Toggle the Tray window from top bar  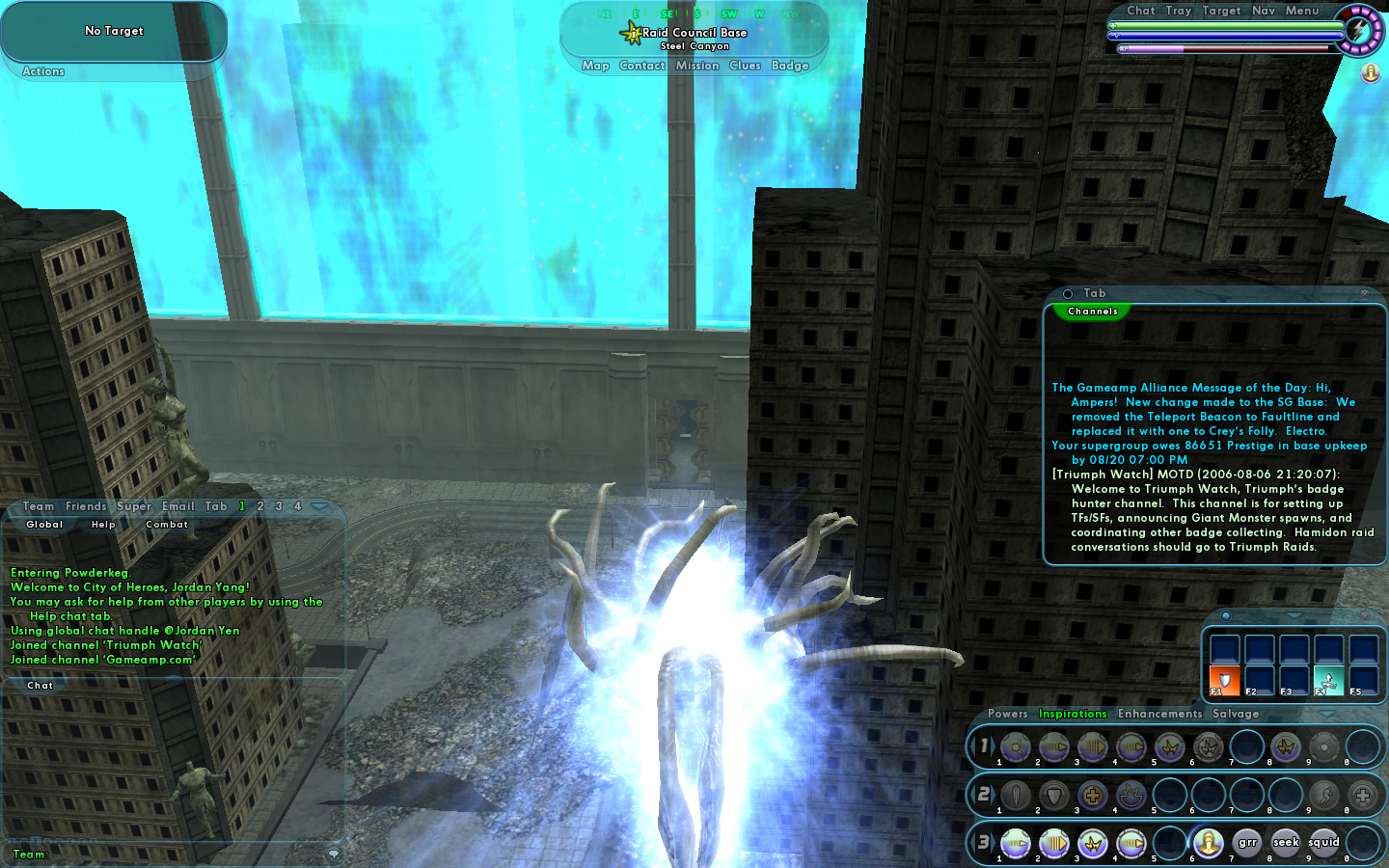1179,11
